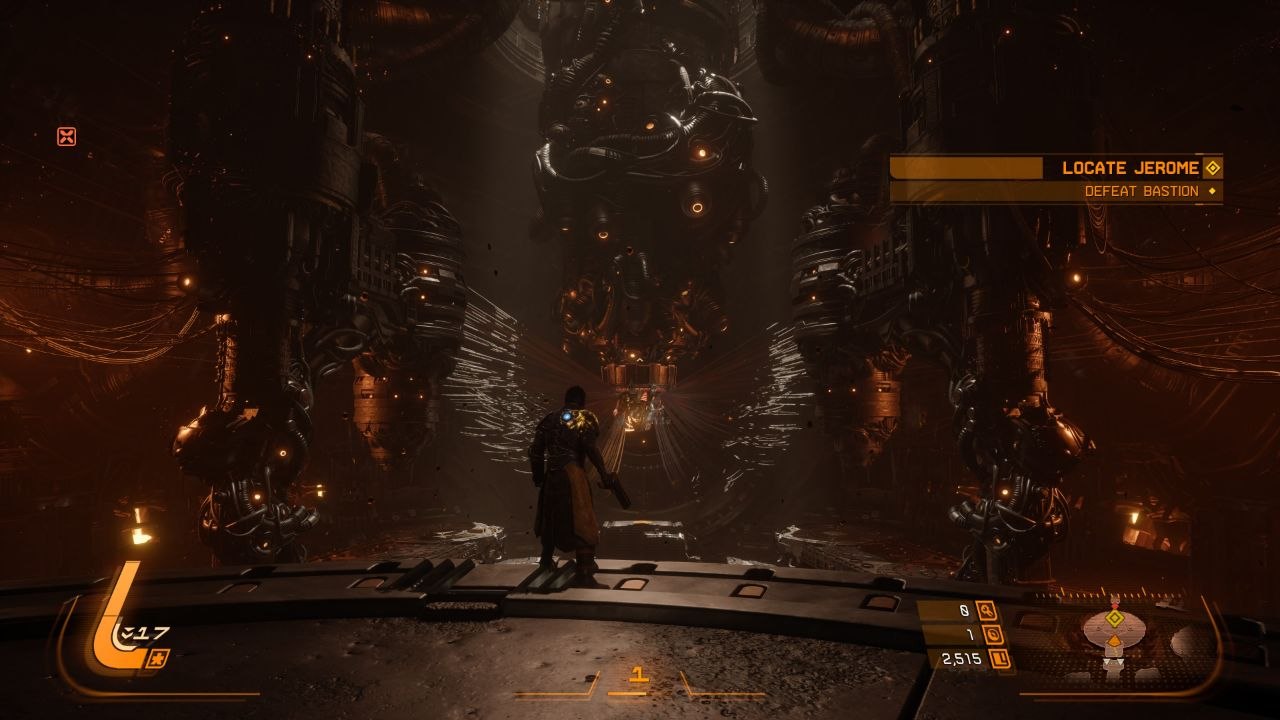Screen dimensions: 1280x720
Task: Select the square currency icon beside 2,515
Action: 997,659
